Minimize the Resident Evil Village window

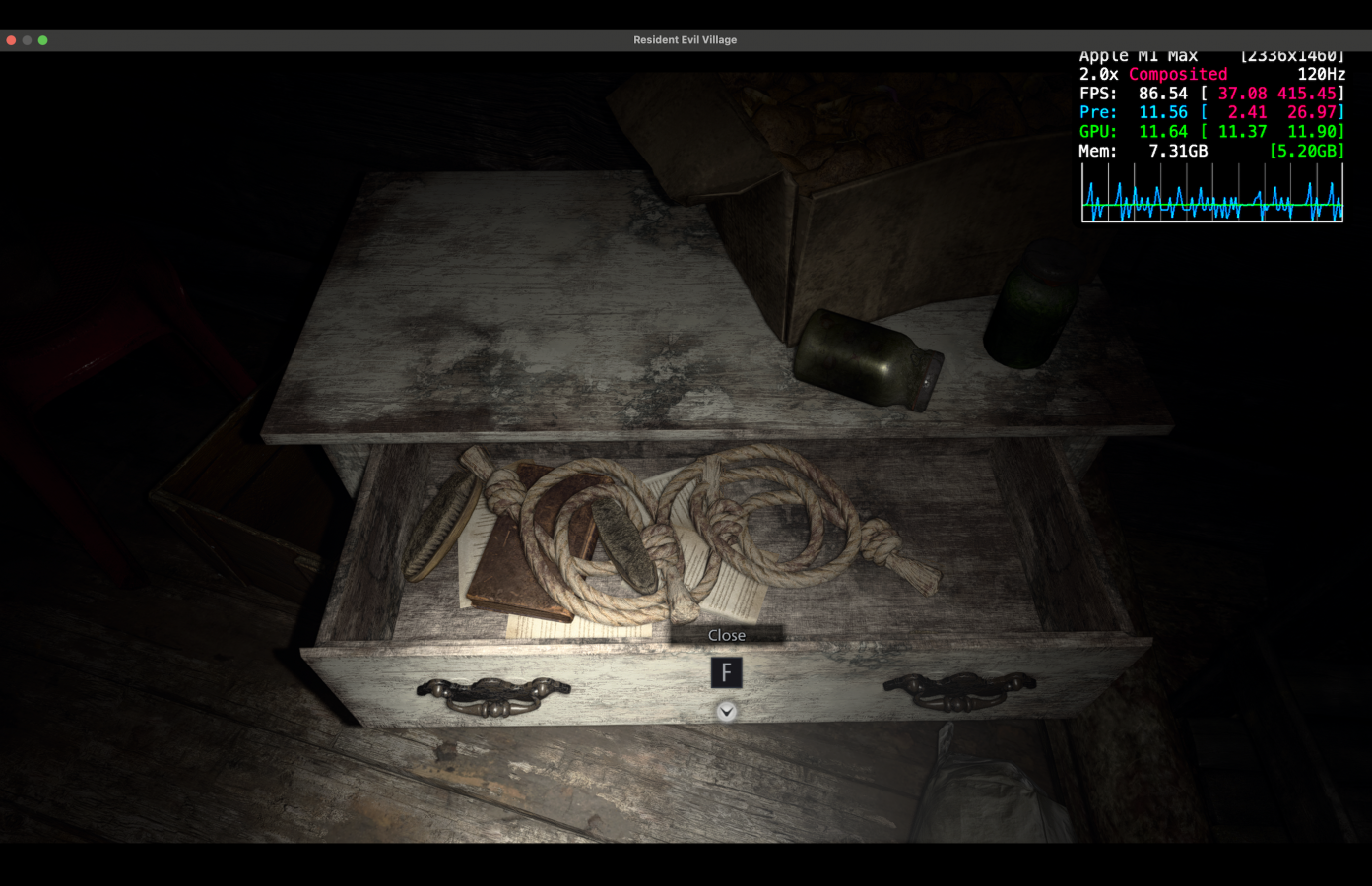[26, 40]
